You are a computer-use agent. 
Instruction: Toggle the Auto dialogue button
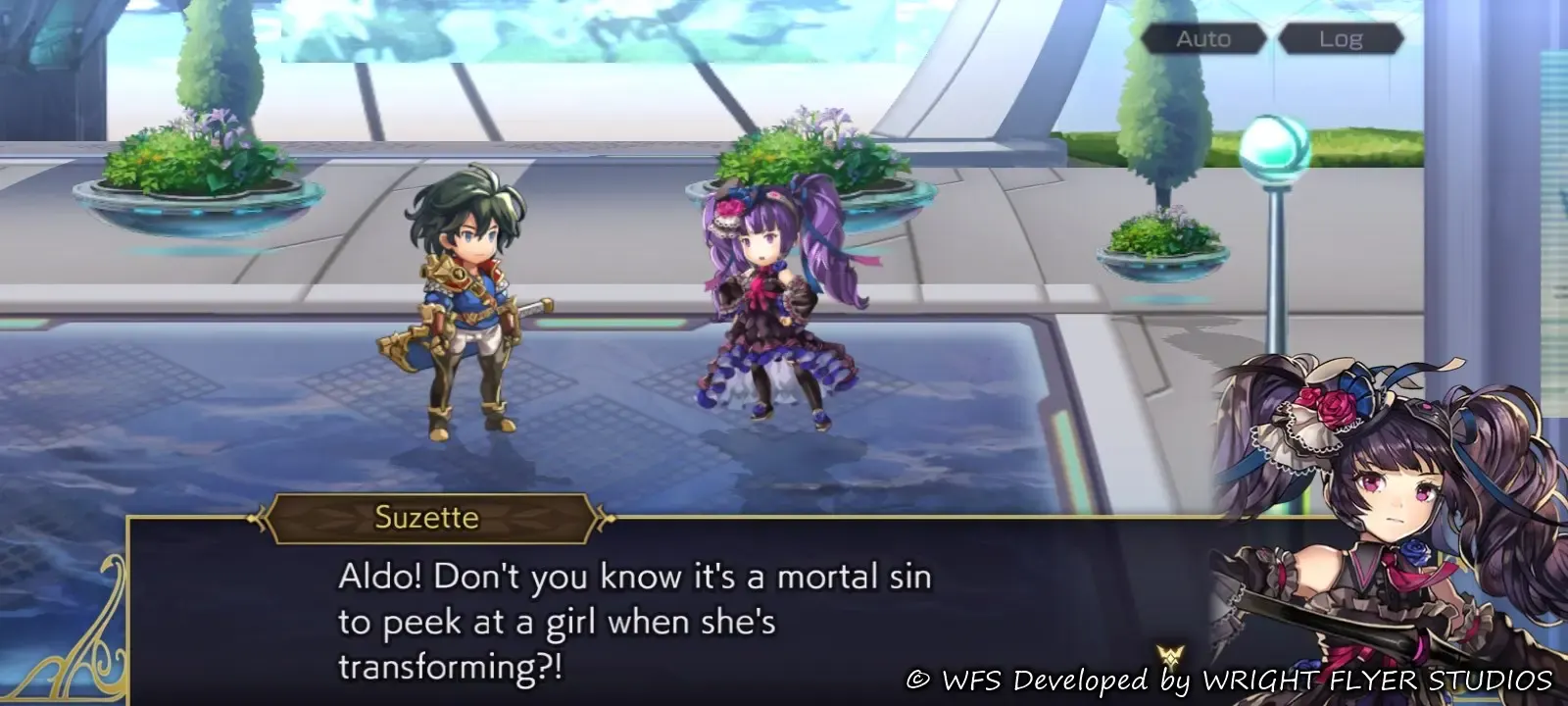[x=1202, y=39]
